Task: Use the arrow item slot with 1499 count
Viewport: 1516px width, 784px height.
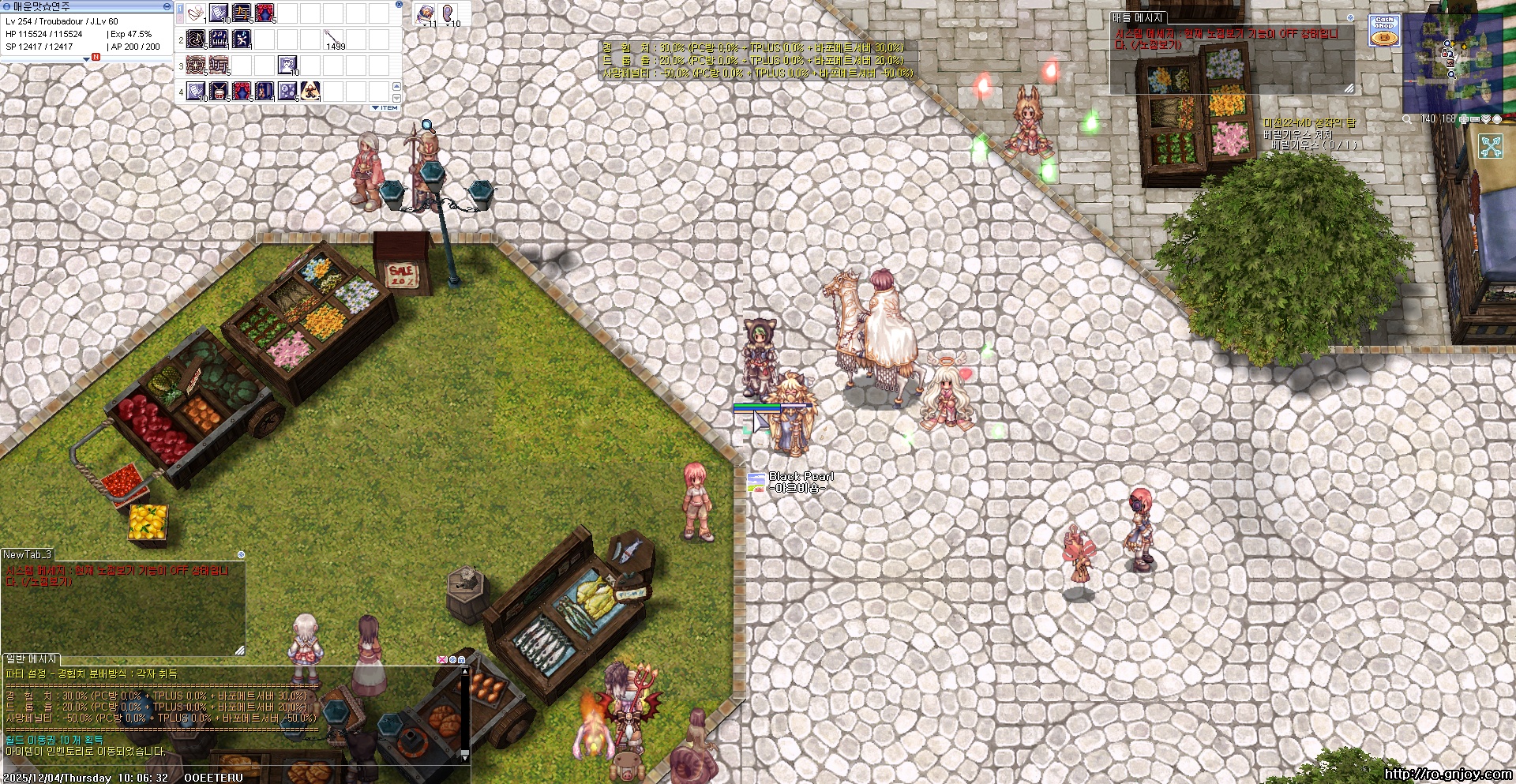Action: pyautogui.click(x=334, y=39)
